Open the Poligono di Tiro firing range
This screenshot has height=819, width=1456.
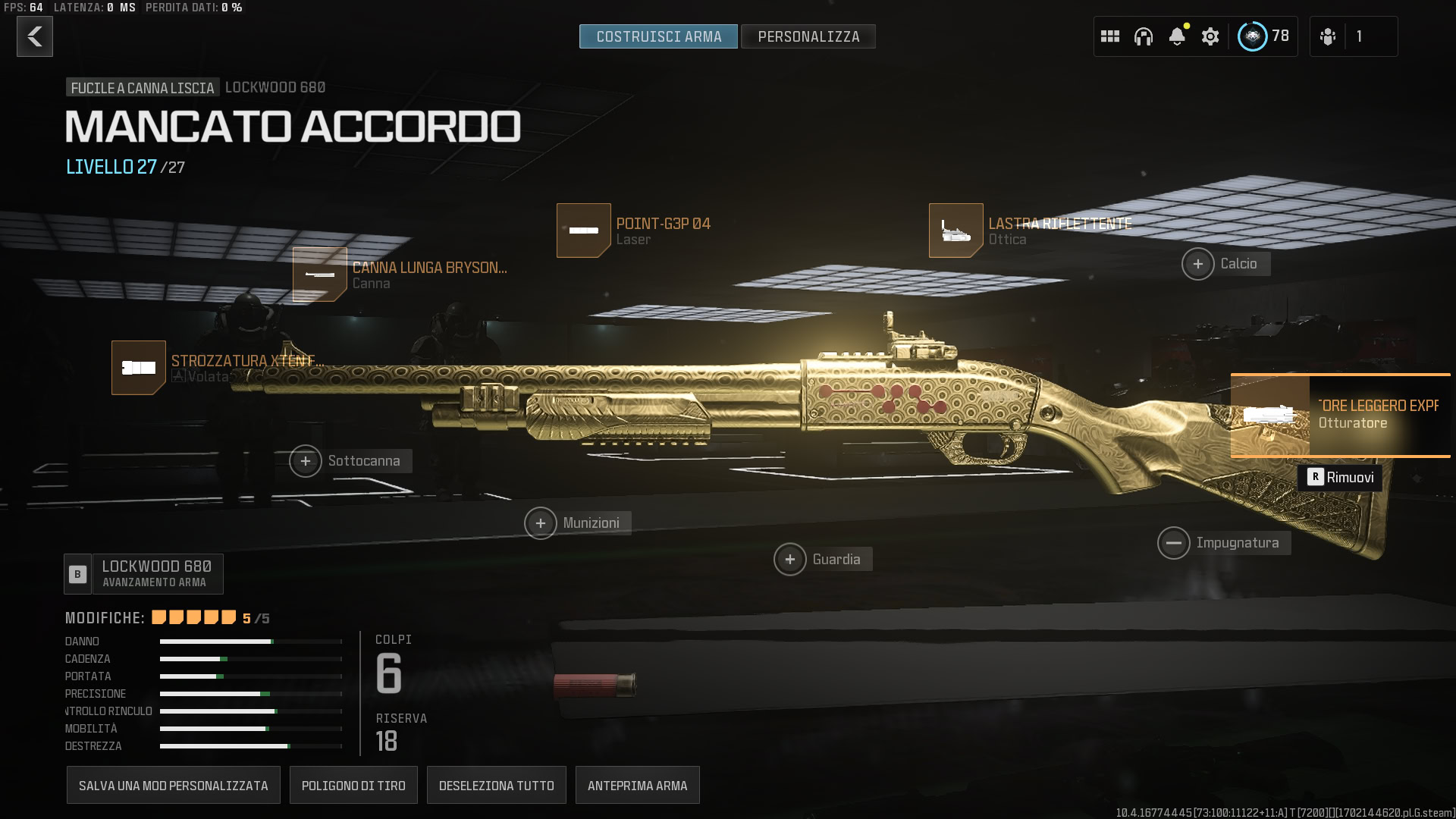pos(353,786)
